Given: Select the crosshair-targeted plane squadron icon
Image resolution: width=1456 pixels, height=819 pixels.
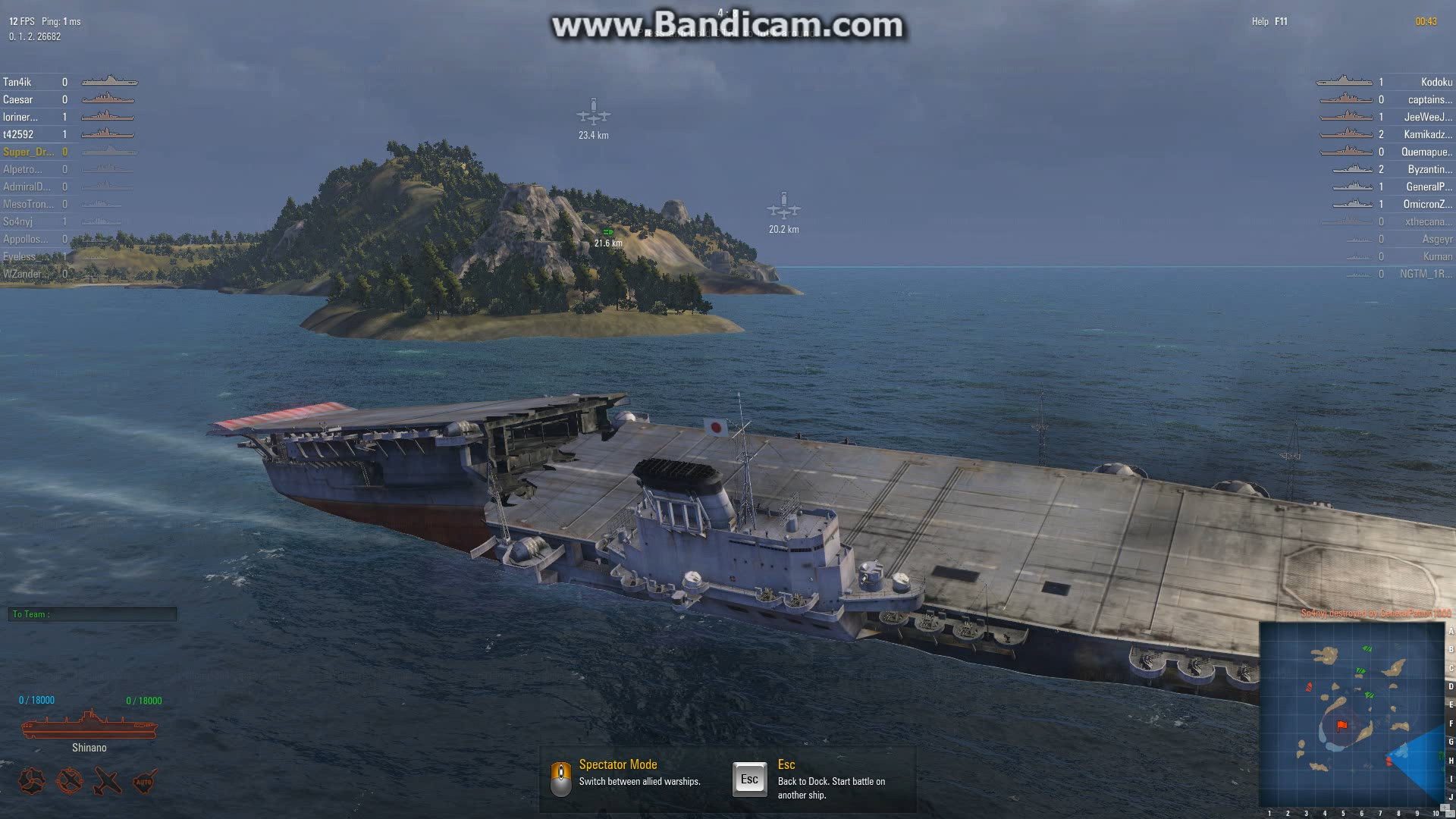Looking at the screenshot, I should point(70,781).
